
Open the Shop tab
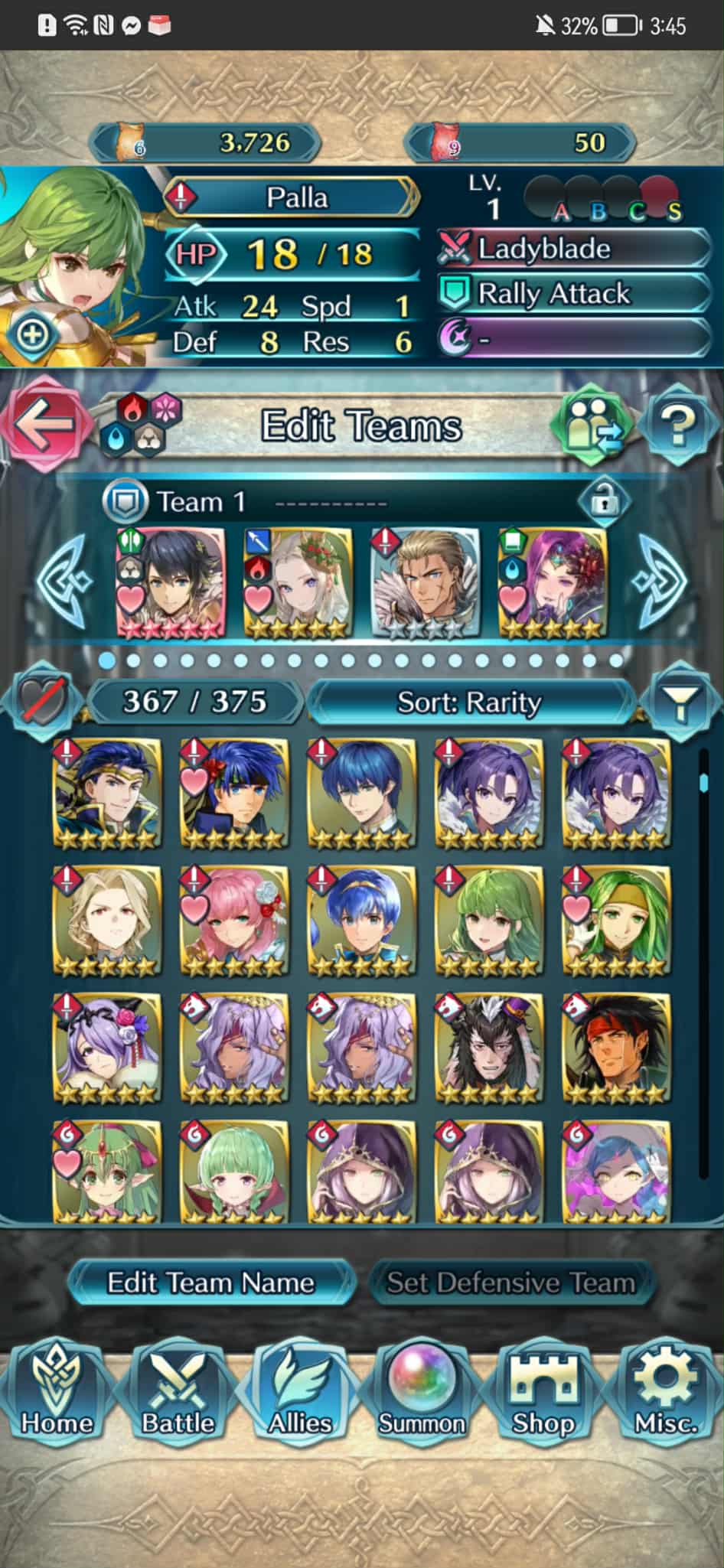543,1394
